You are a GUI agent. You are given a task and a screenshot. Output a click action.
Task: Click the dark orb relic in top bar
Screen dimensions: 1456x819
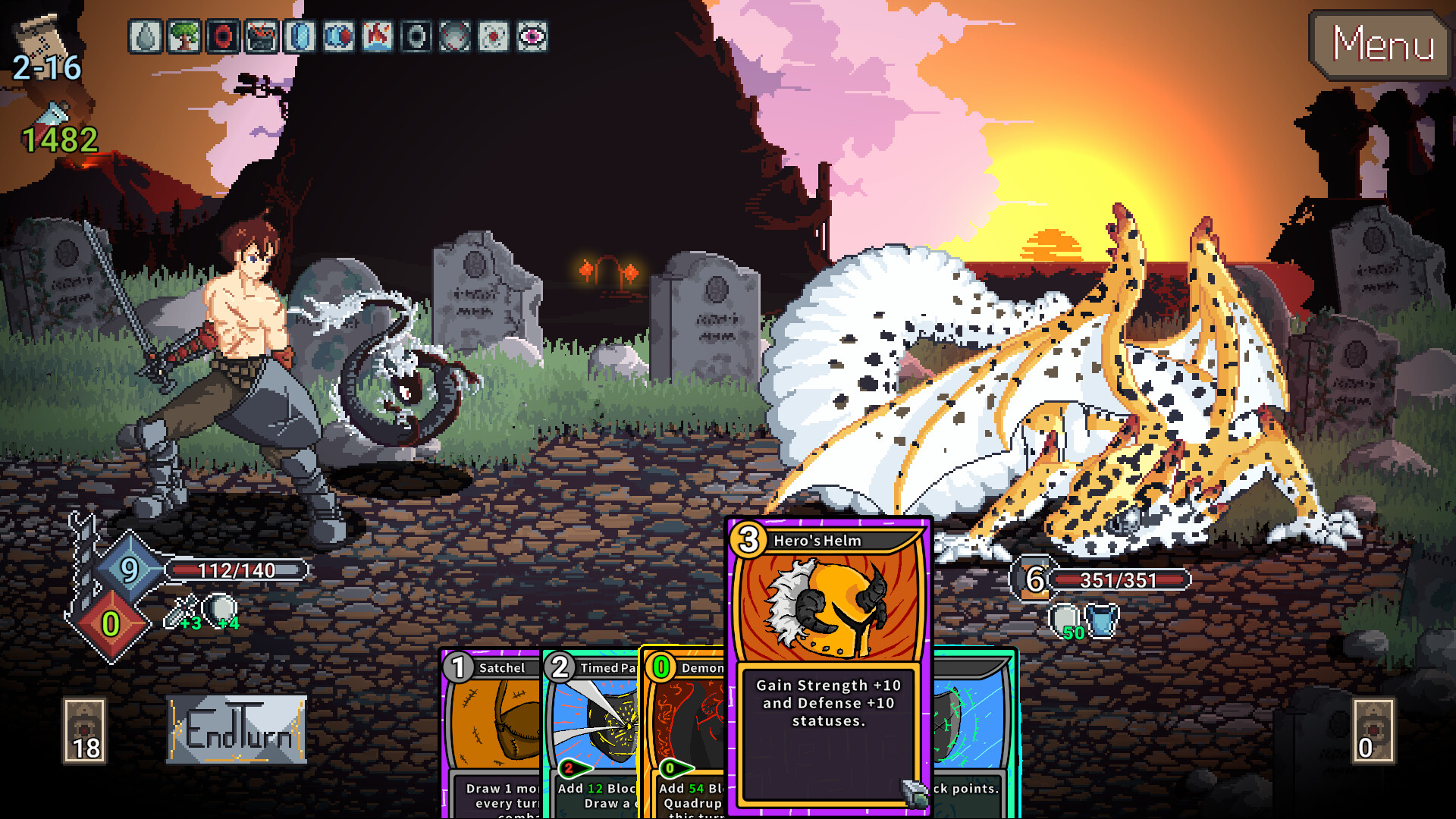tap(416, 36)
